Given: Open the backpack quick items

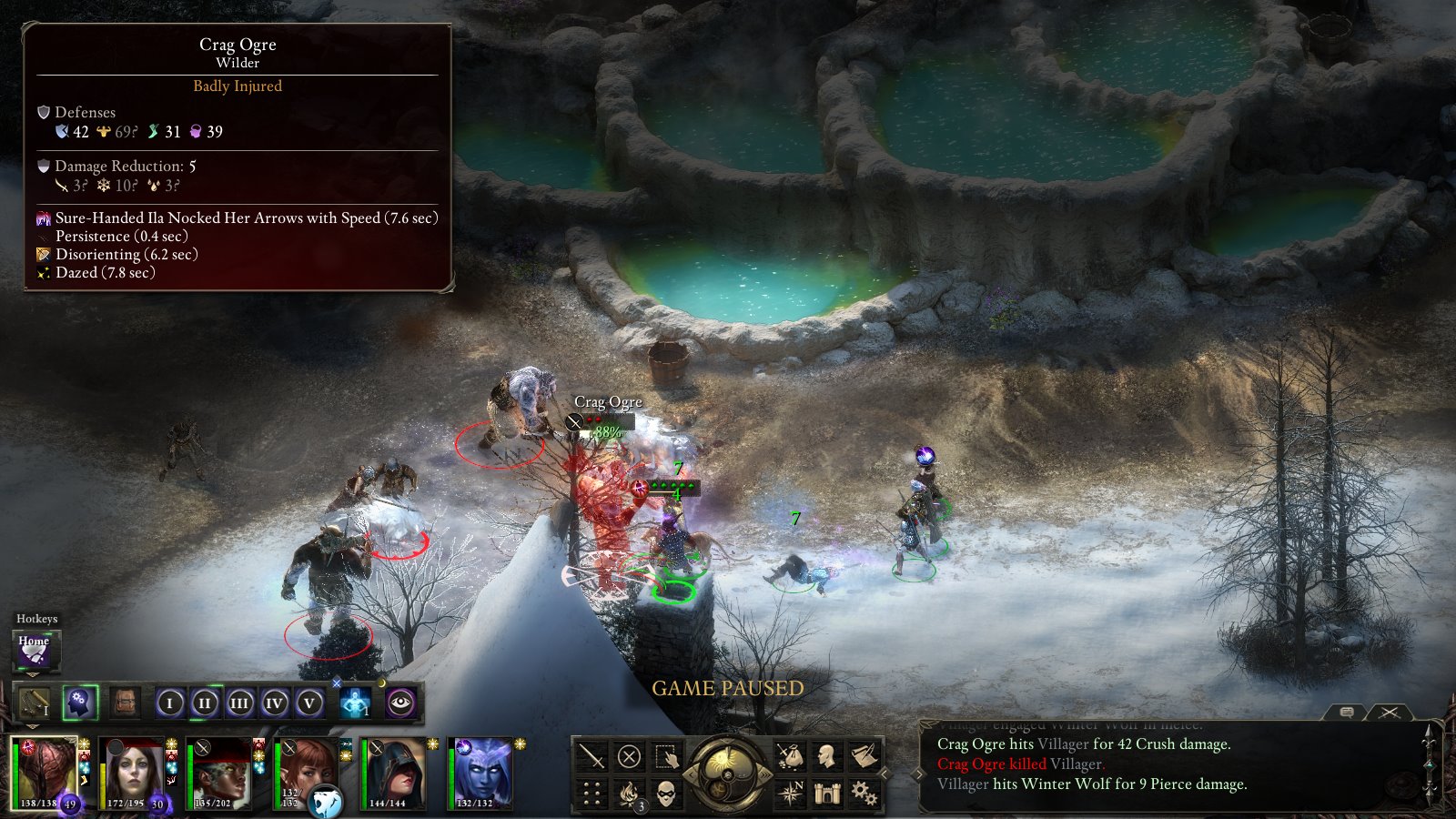Looking at the screenshot, I should tap(126, 703).
